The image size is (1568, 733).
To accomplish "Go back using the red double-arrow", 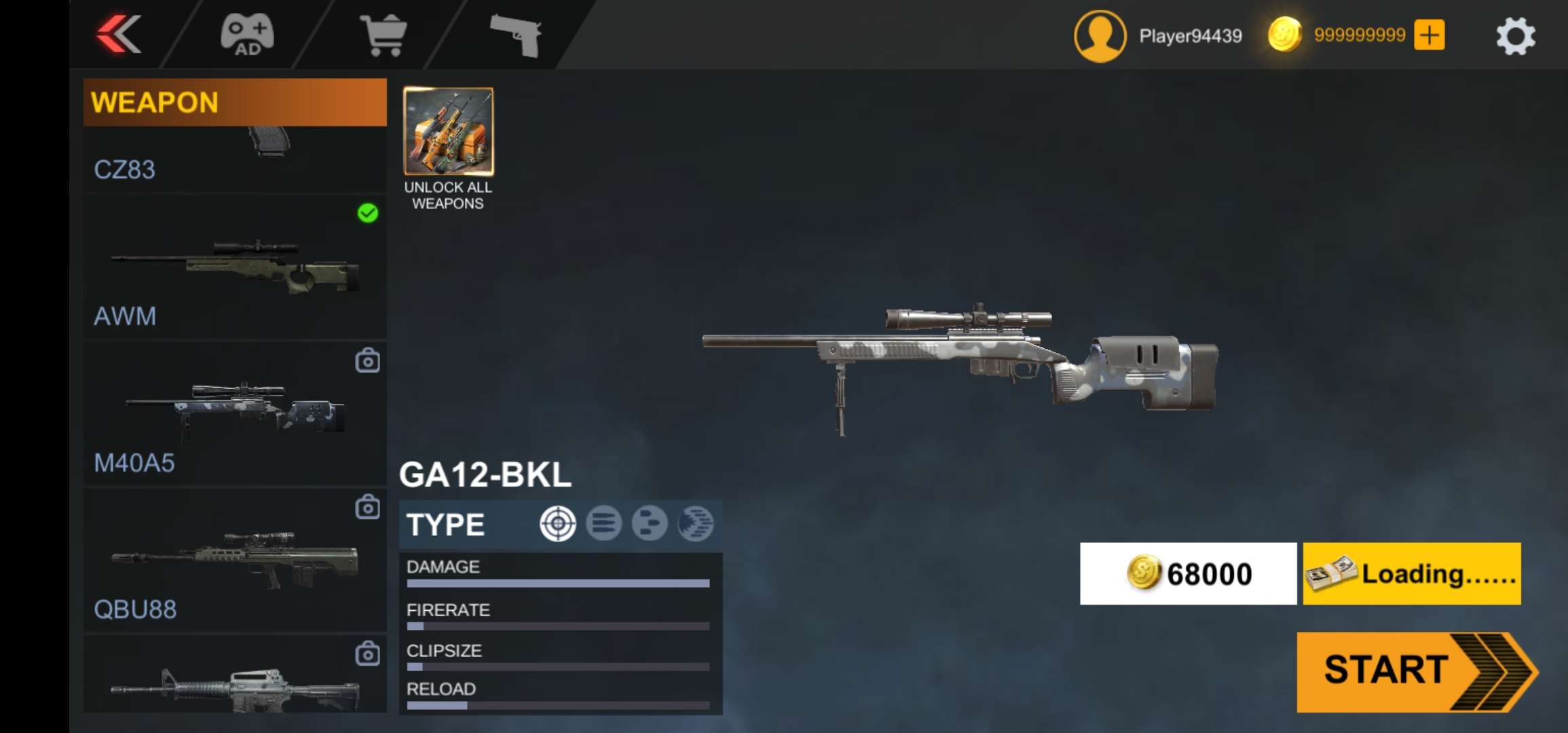I will [x=119, y=34].
